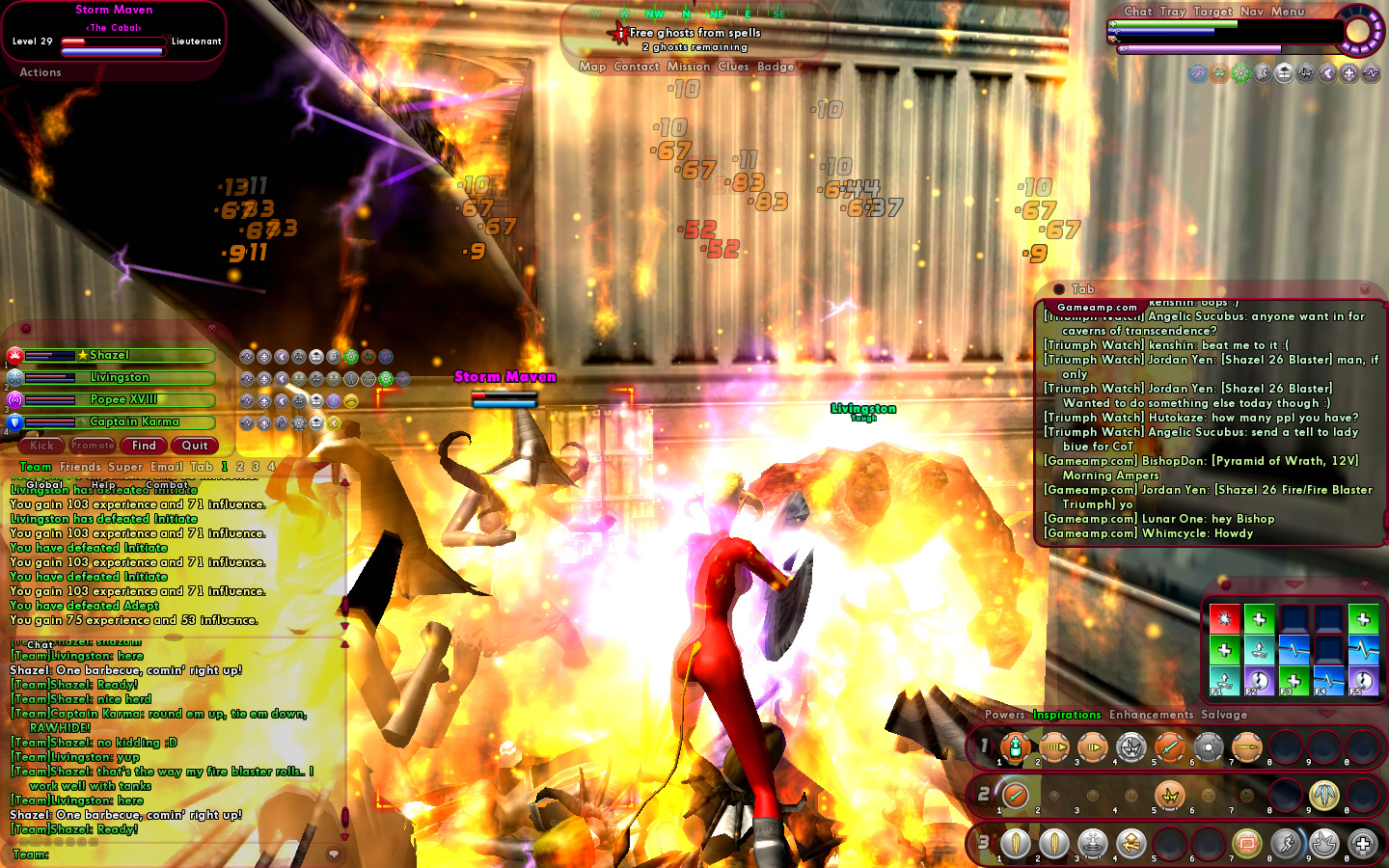This screenshot has height=868, width=1389.
Task: Open the main Menu at the top right
Action: pyautogui.click(x=1288, y=12)
